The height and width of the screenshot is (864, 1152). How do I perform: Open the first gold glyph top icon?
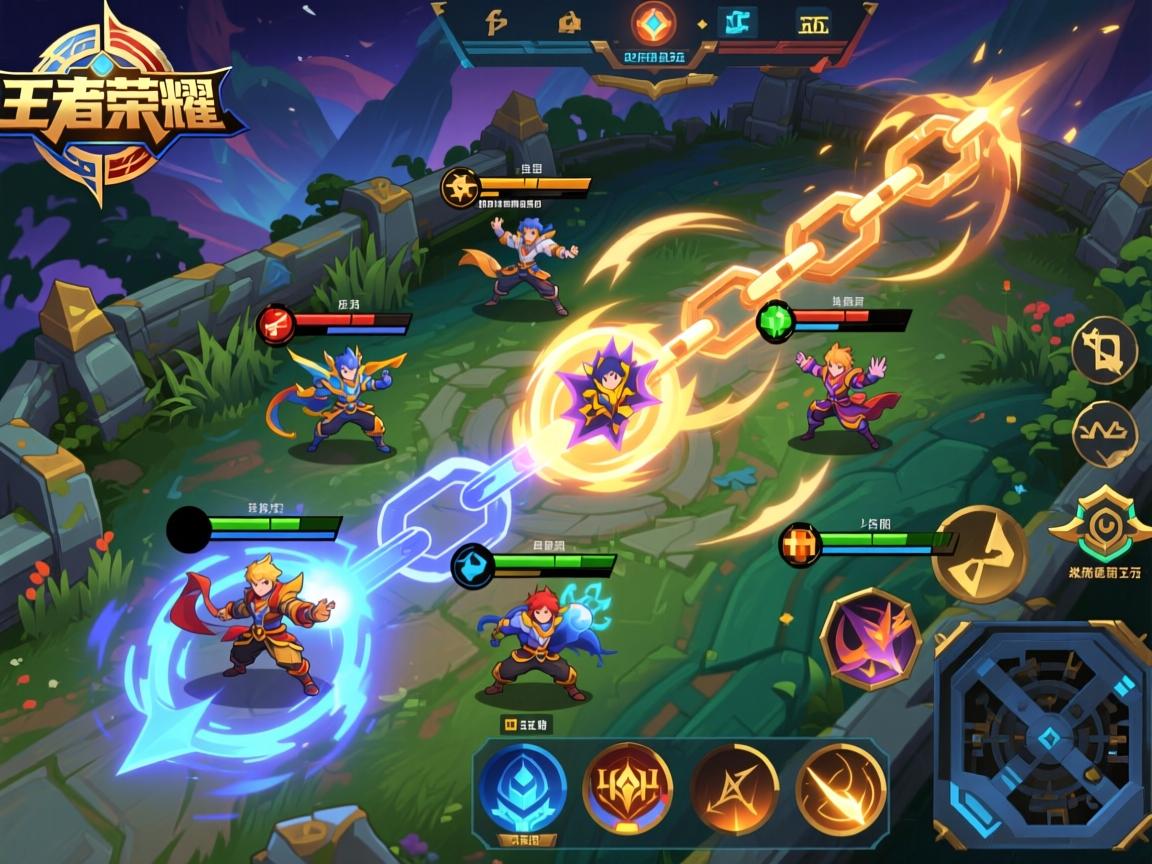[497, 22]
